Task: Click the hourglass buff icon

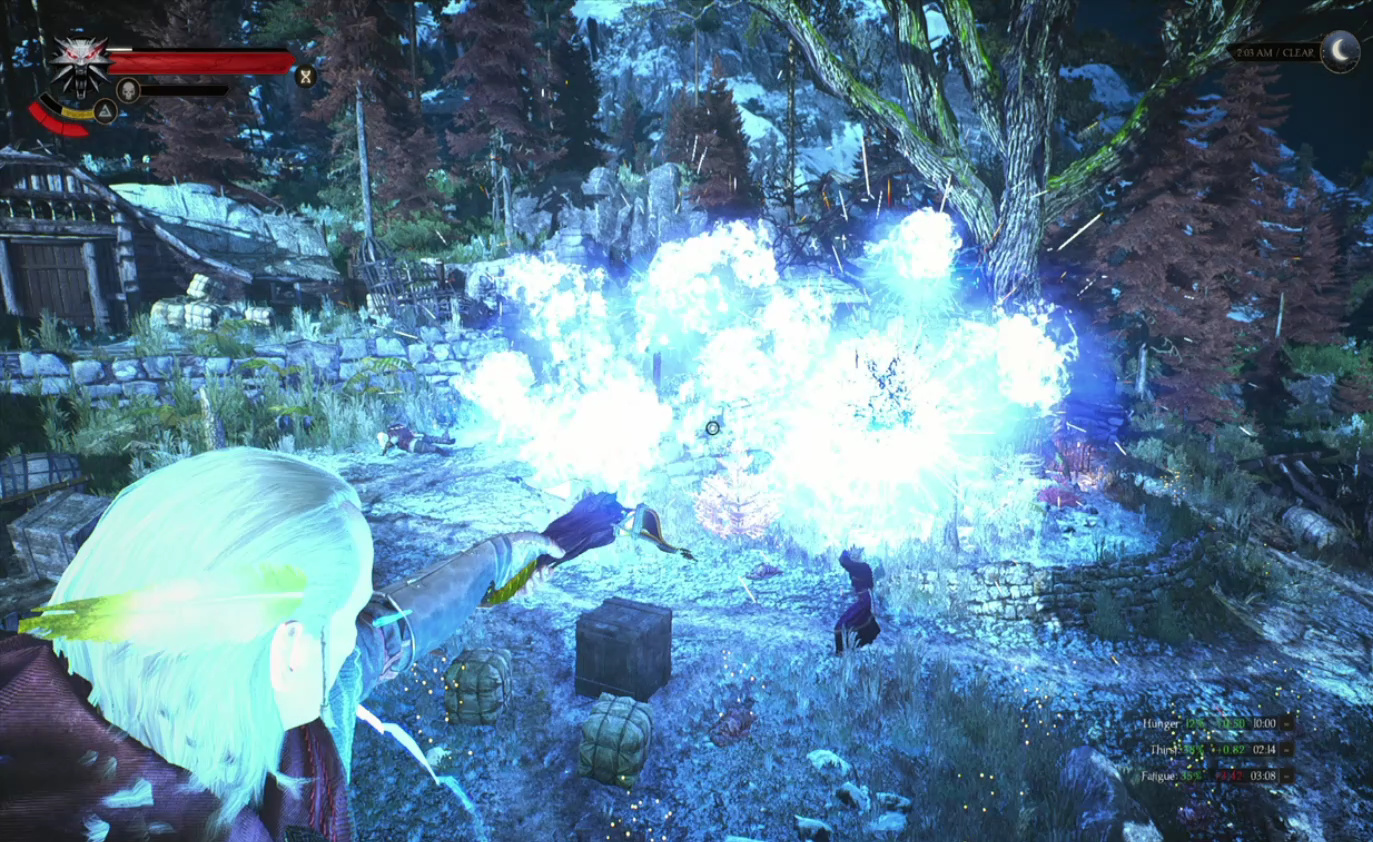Action: pyautogui.click(x=305, y=74)
